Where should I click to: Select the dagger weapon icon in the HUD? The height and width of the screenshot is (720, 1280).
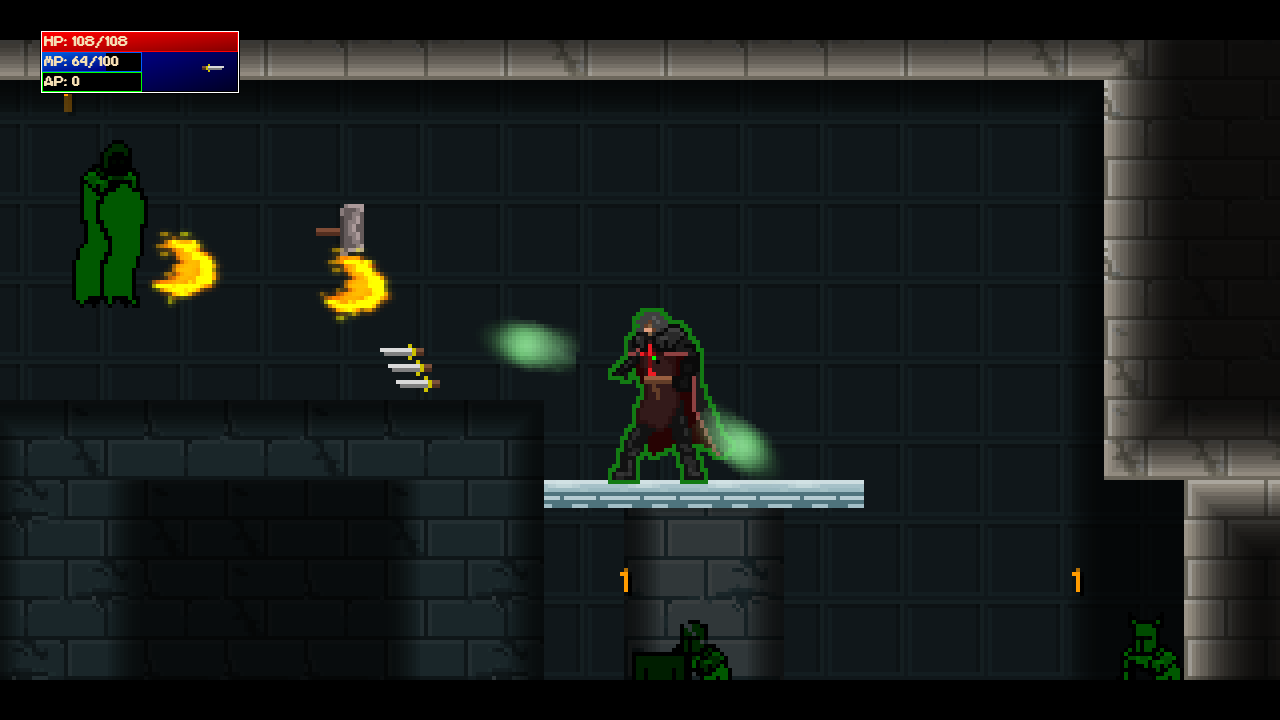click(x=212, y=69)
